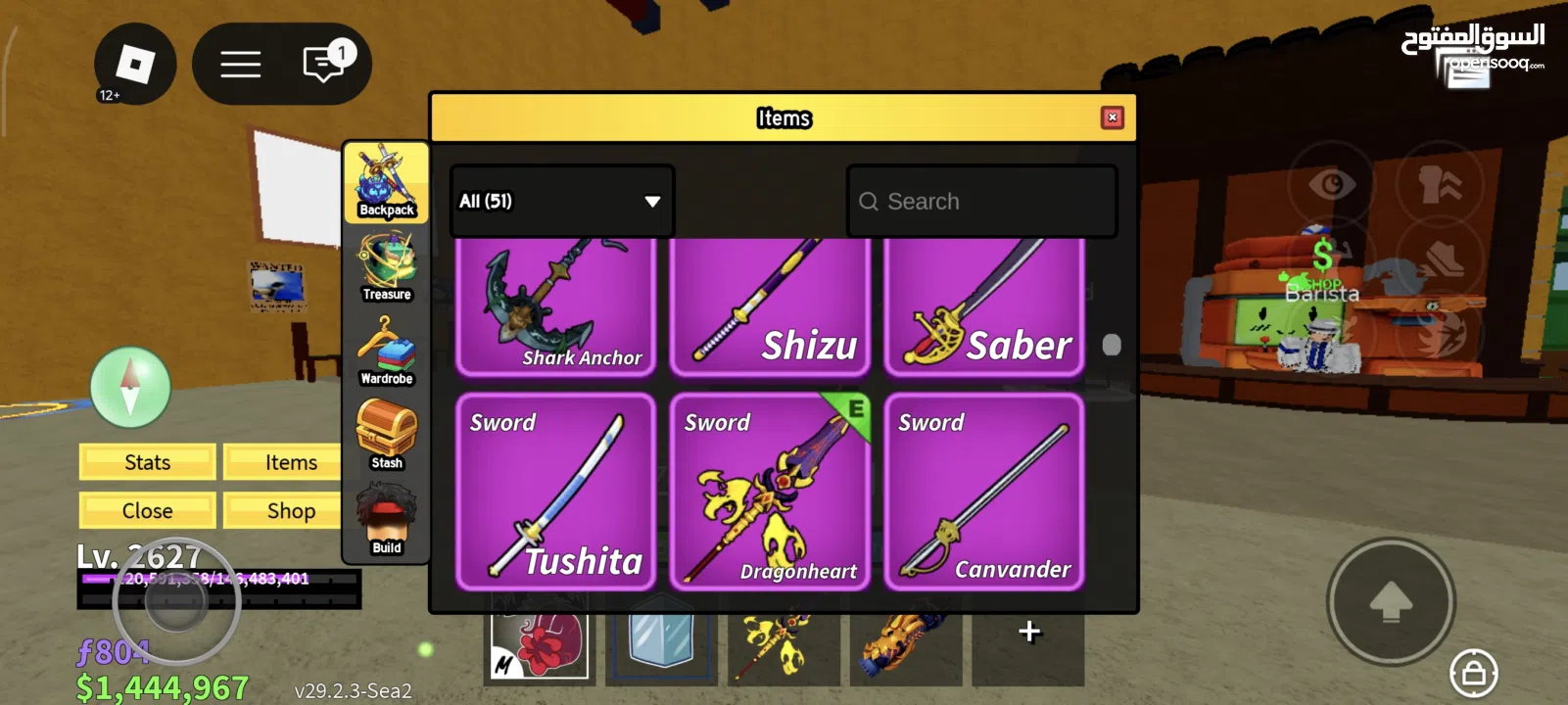Choose the Canvander sword
Image resolution: width=1568 pixels, height=705 pixels.
(984, 492)
